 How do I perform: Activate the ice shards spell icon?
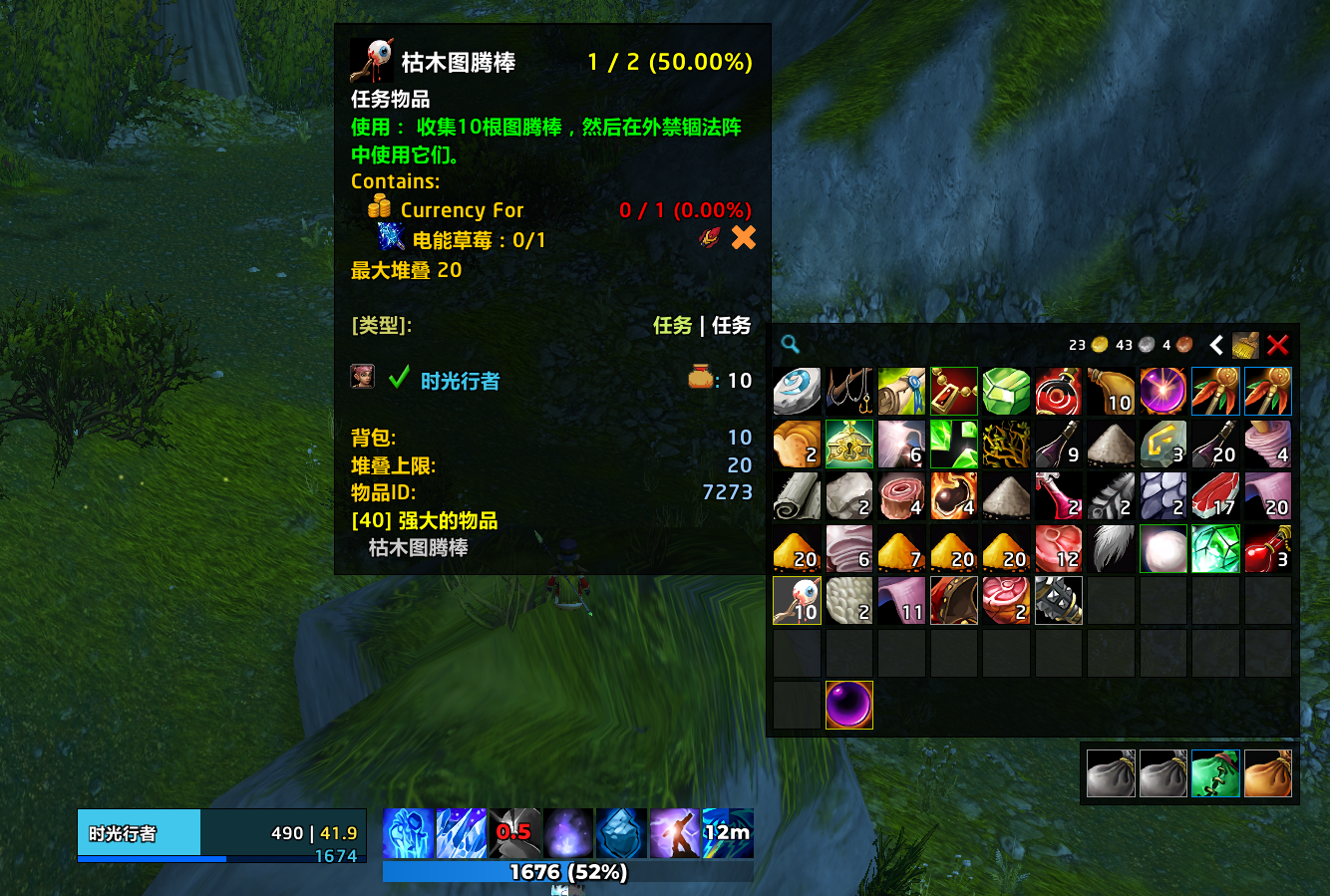click(x=462, y=833)
